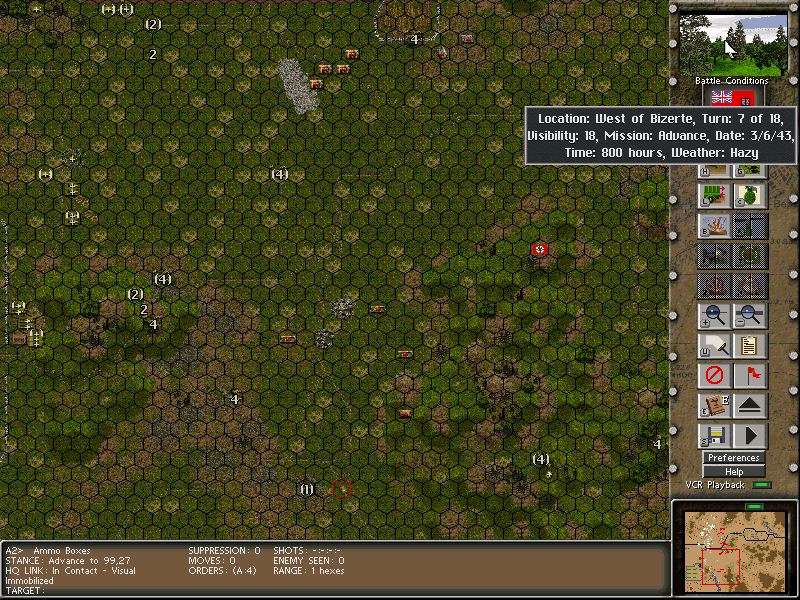Toggle the VCR Playback indicator

click(x=762, y=485)
